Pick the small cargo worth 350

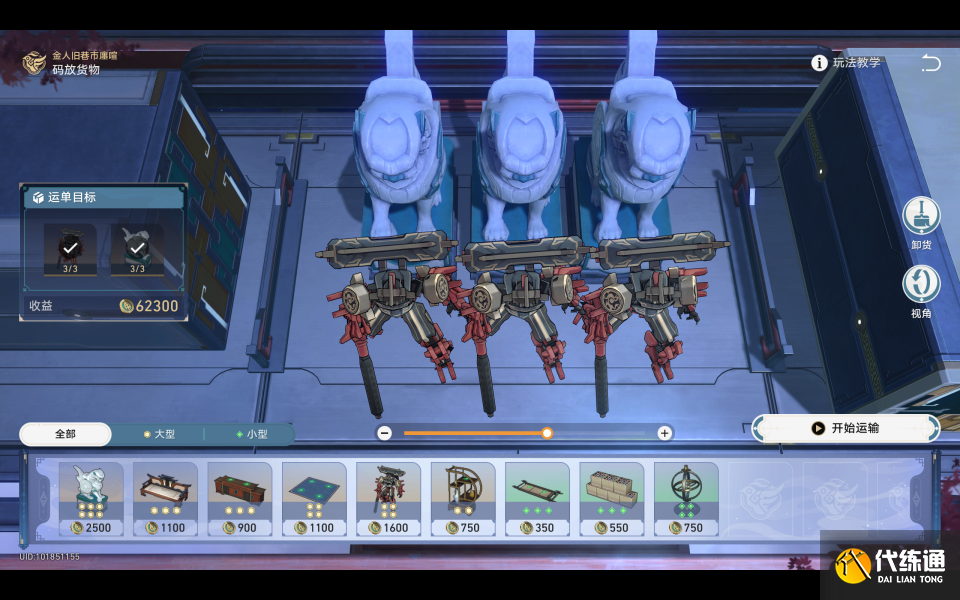(537, 498)
